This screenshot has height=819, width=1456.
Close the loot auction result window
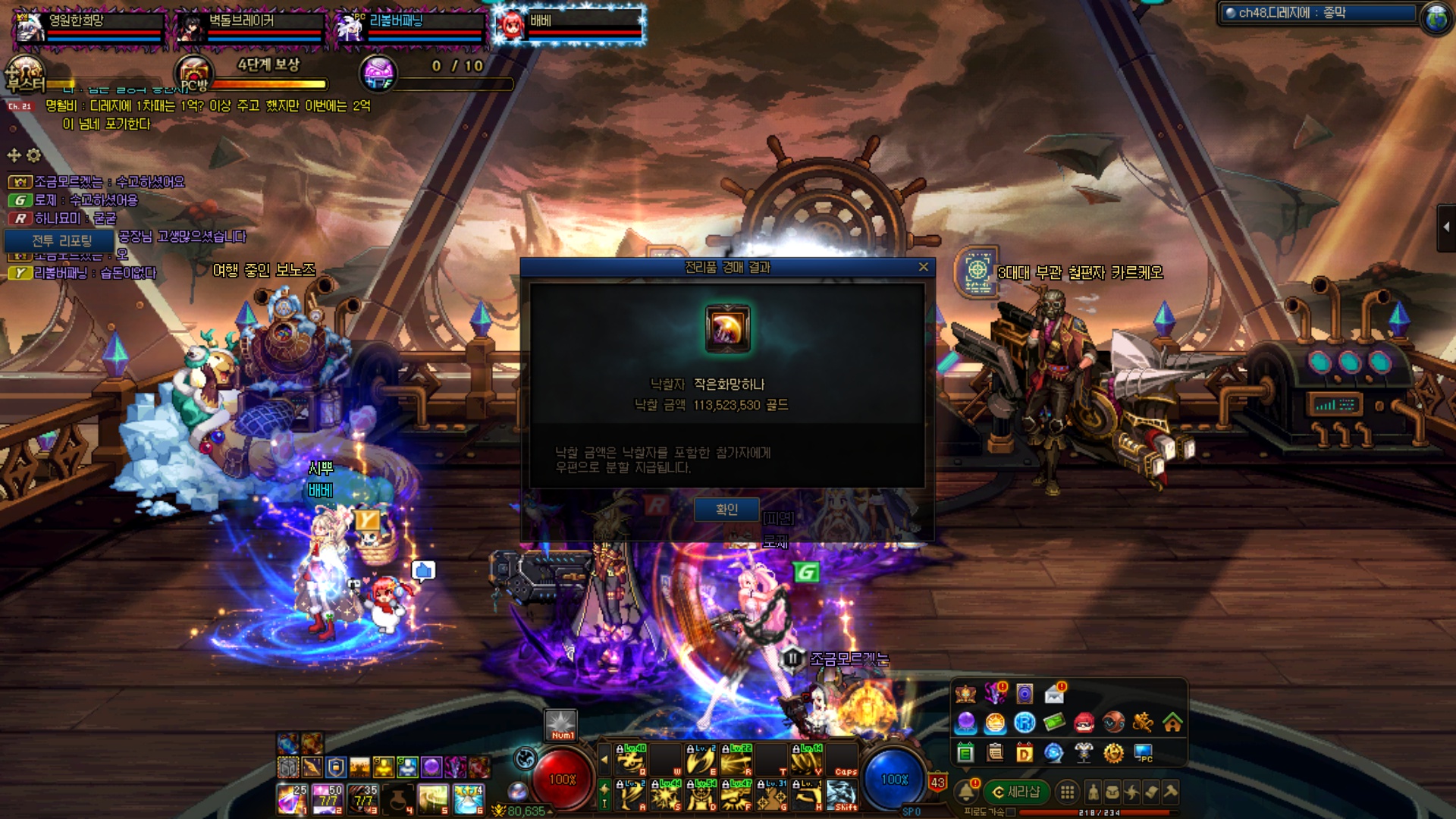pyautogui.click(x=923, y=267)
